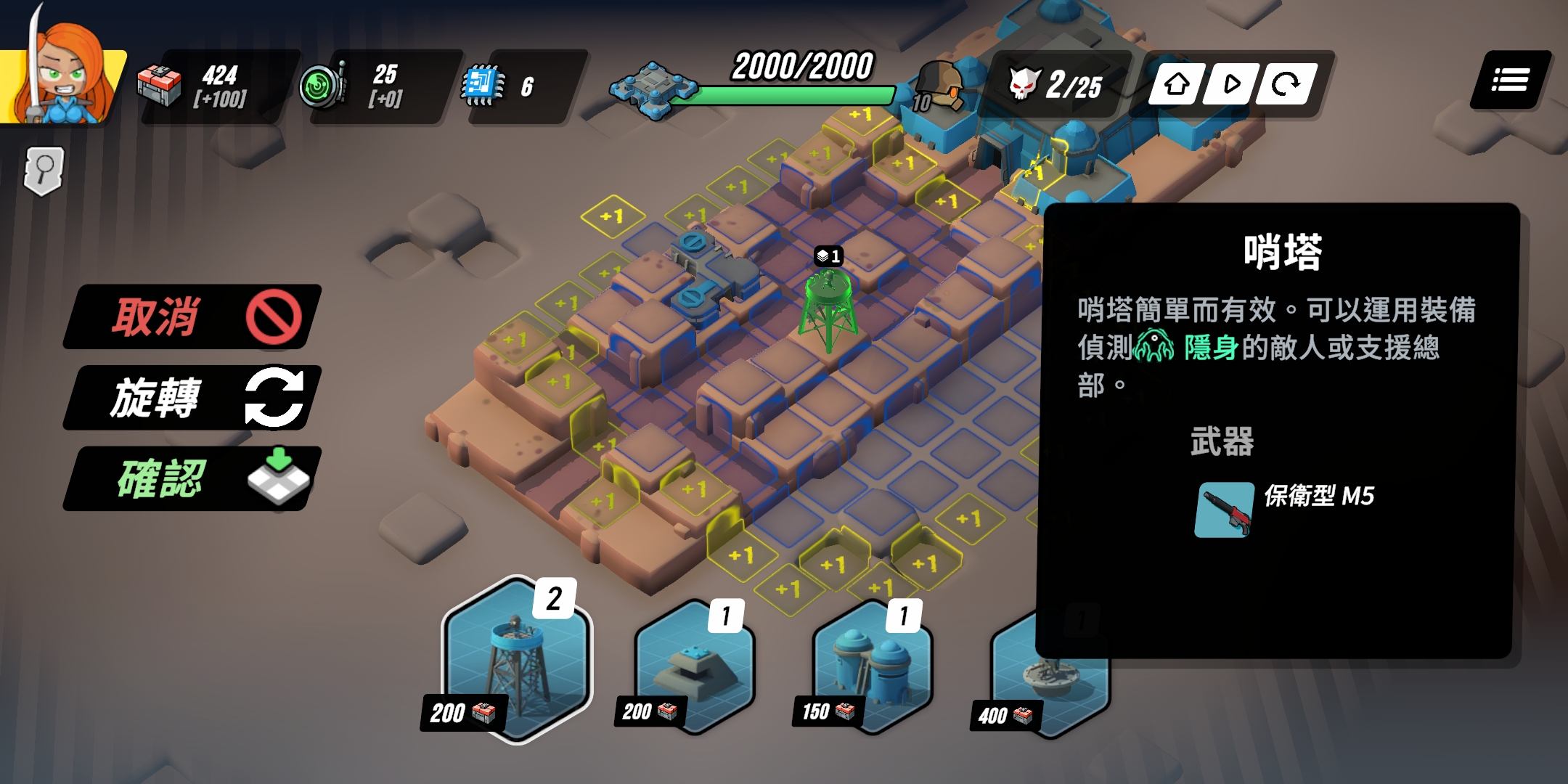Viewport: 1568px width, 784px height.
Task: Open the magnifier inspect badge
Action: [x=44, y=171]
